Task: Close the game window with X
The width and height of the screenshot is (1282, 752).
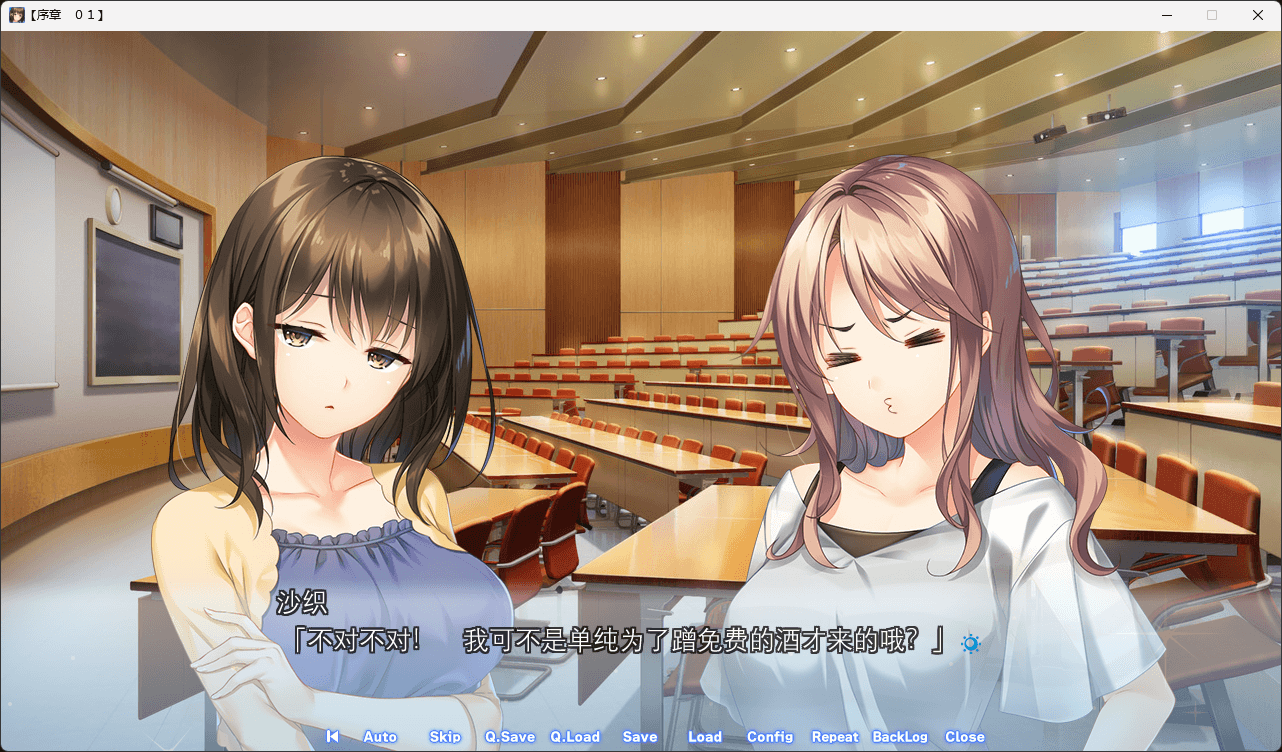Action: pyautogui.click(x=1258, y=15)
